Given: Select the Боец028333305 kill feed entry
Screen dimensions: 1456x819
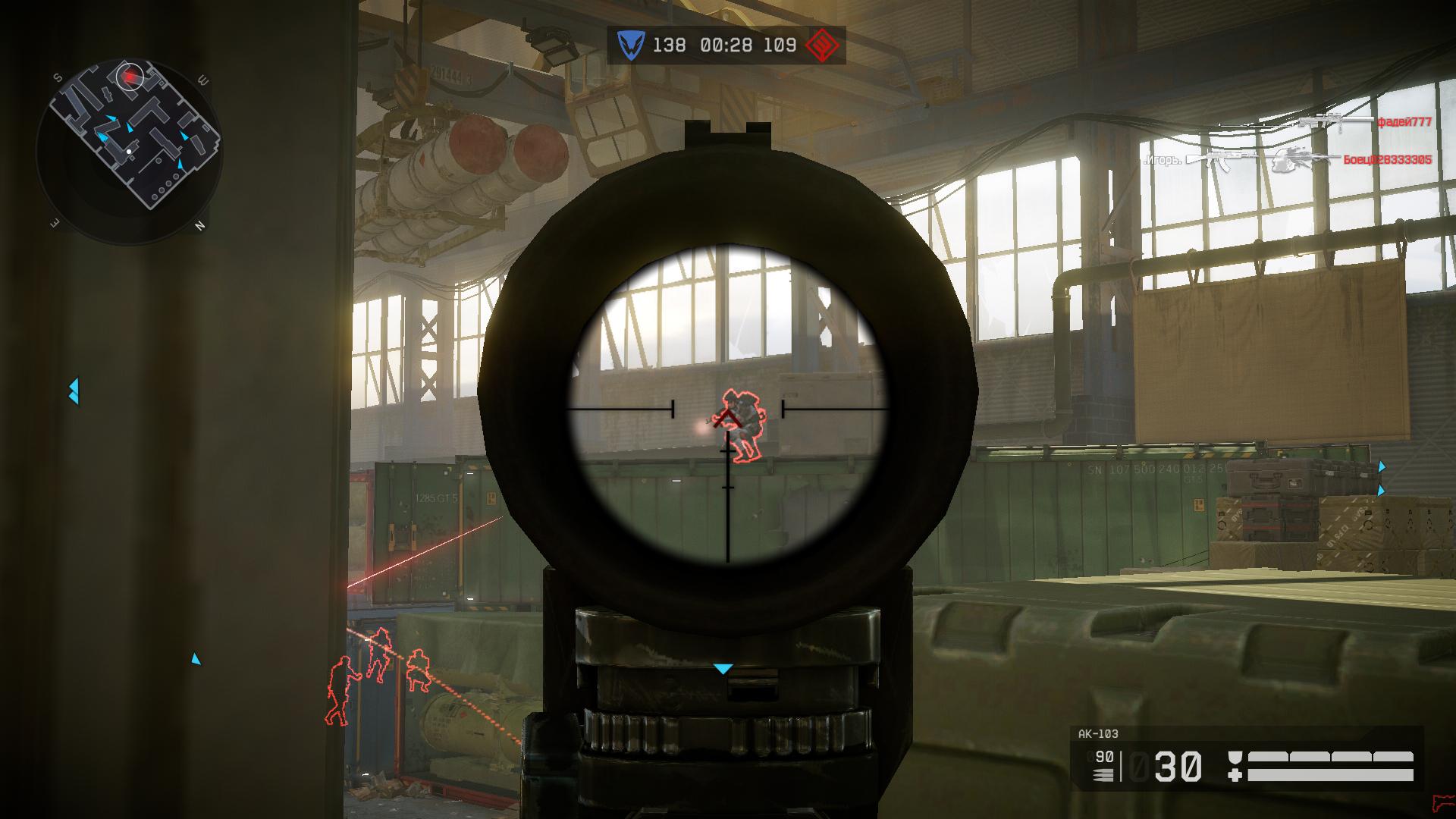Looking at the screenshot, I should 1387,160.
